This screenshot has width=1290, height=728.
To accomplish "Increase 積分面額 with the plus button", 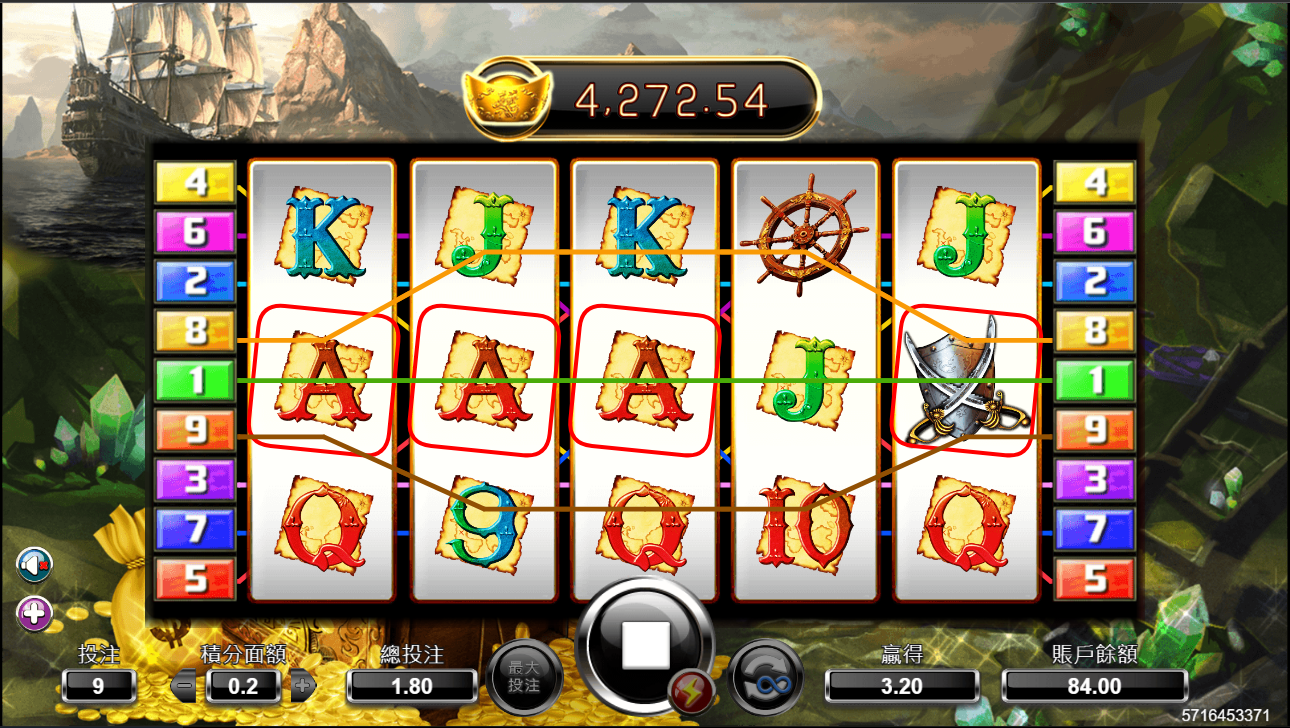I will click(x=303, y=686).
